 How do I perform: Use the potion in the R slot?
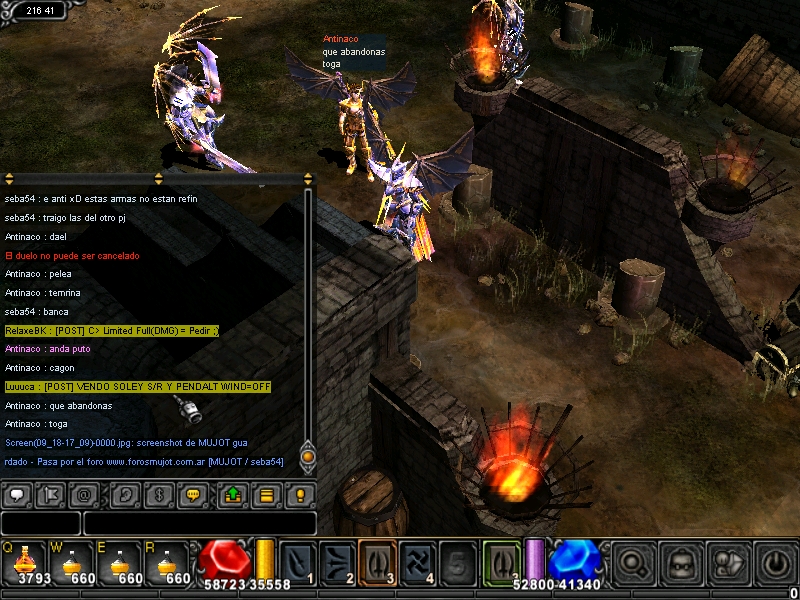(169, 561)
